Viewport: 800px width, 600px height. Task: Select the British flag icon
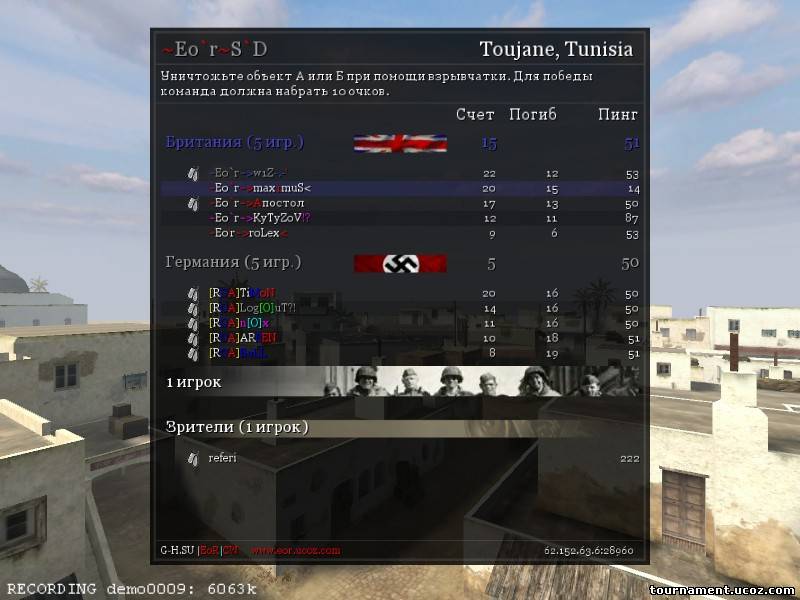[399, 143]
